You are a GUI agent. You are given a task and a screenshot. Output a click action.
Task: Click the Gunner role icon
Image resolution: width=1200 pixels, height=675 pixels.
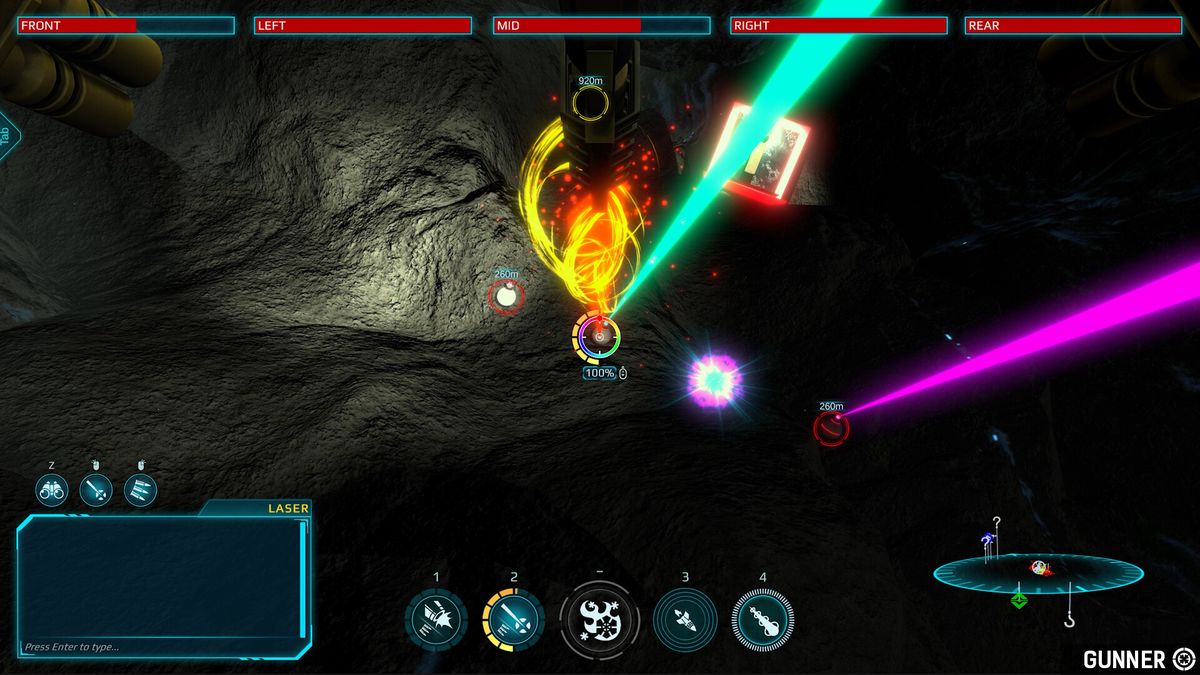[x=1184, y=659]
